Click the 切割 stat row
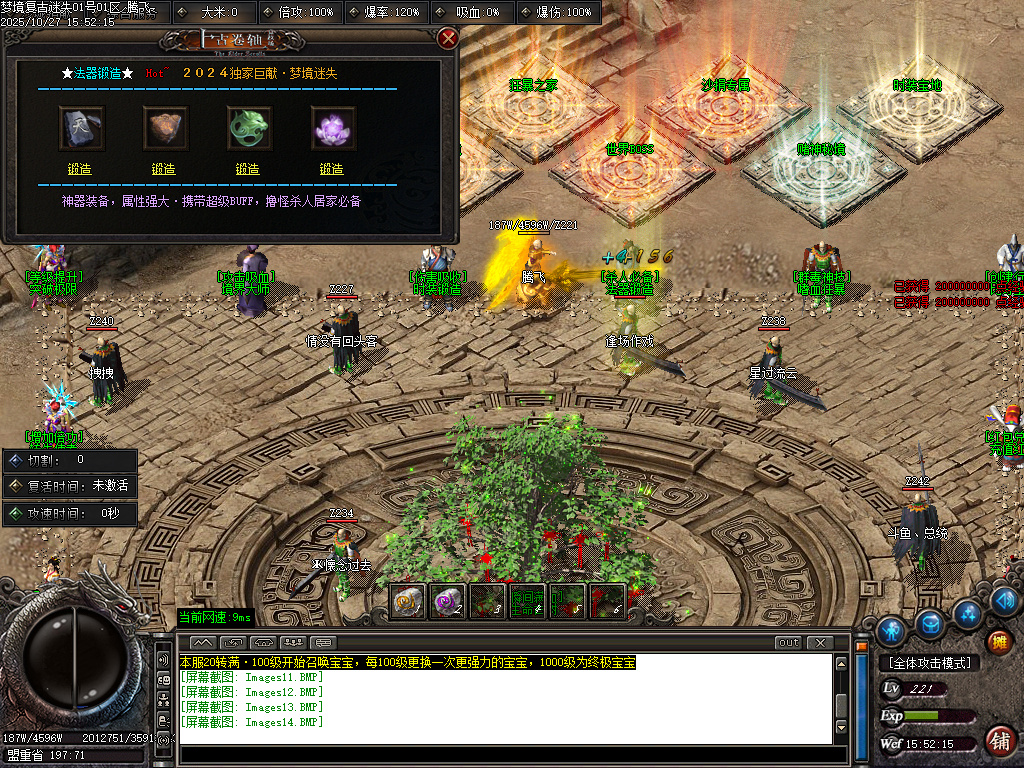 pos(70,461)
